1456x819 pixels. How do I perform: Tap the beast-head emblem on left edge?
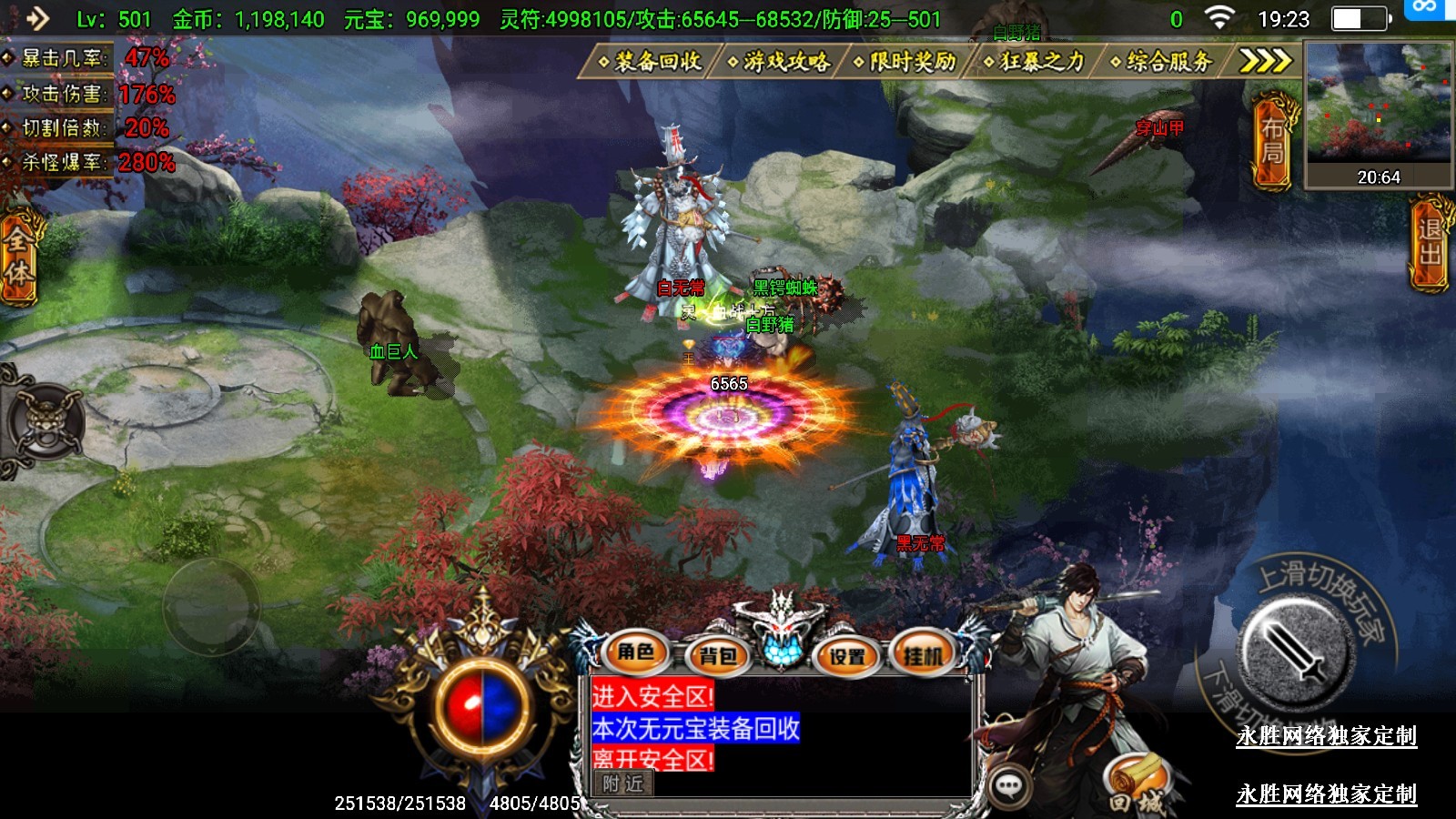click(45, 422)
